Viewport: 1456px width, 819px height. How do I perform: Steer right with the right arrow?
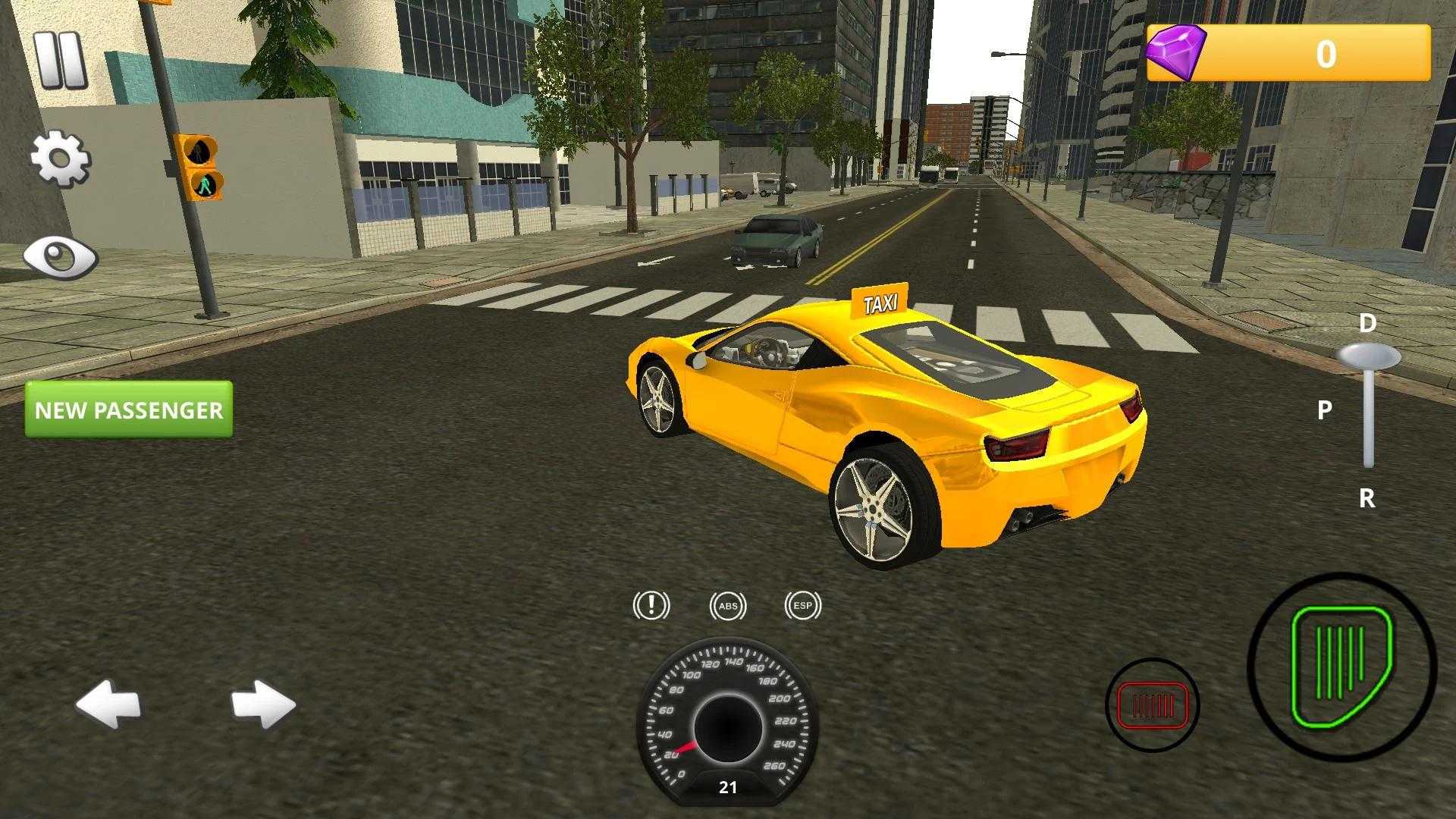pos(263,704)
